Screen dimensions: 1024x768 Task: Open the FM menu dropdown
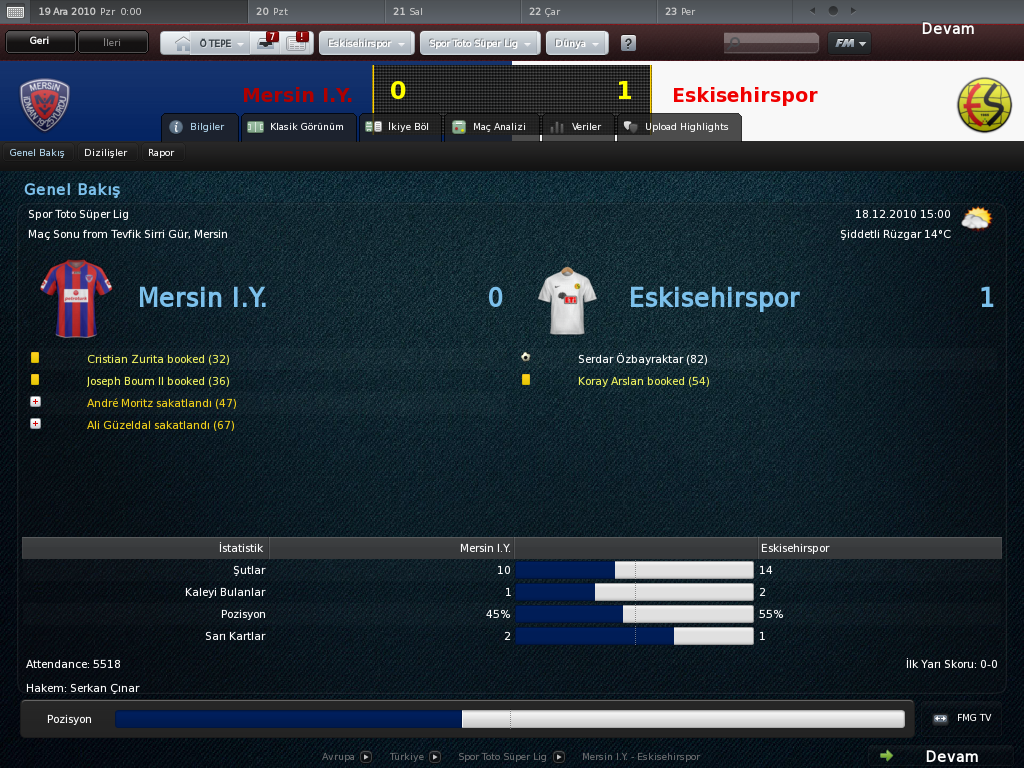click(x=849, y=43)
